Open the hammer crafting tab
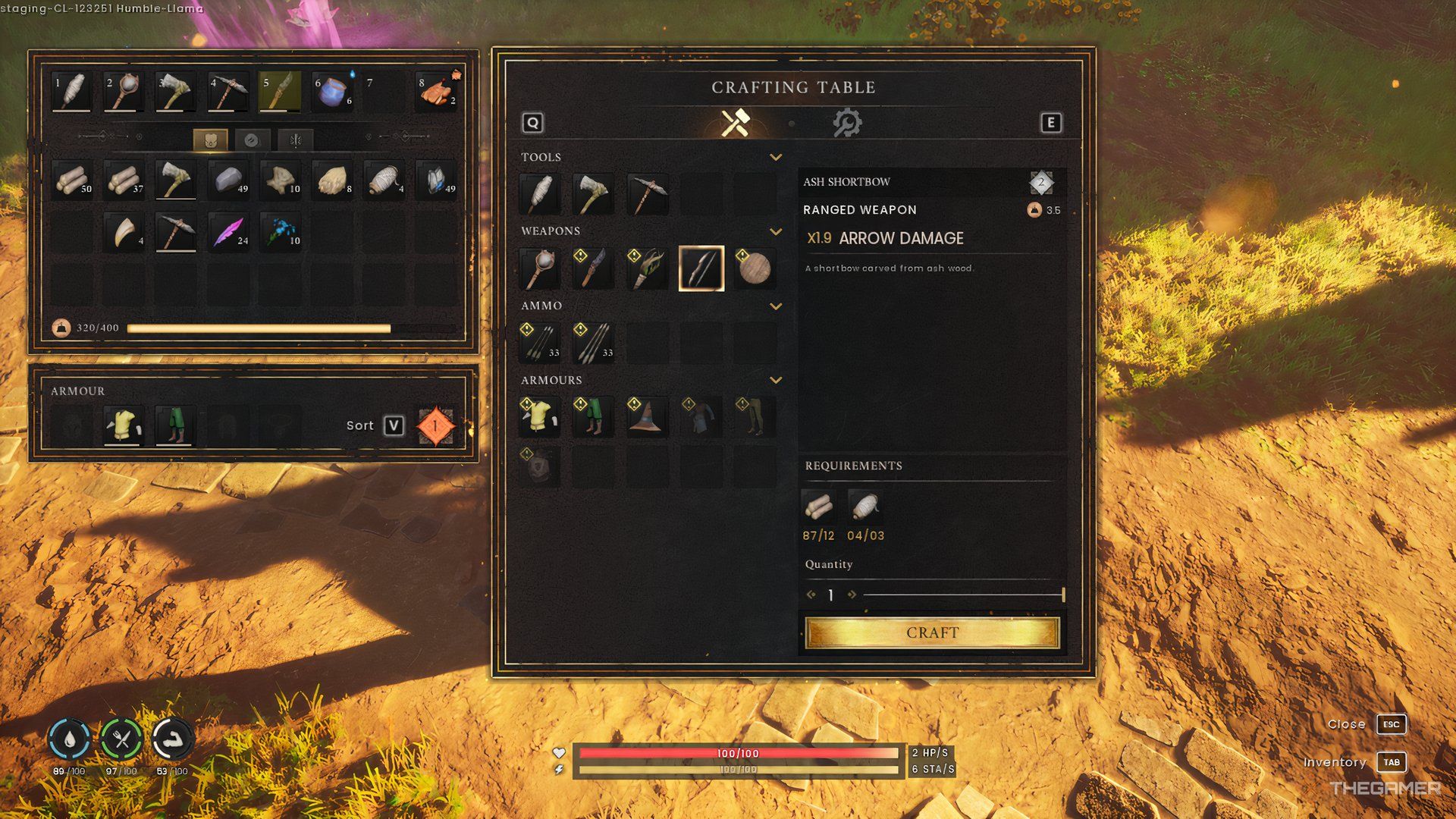The height and width of the screenshot is (819, 1456). pos(735,123)
